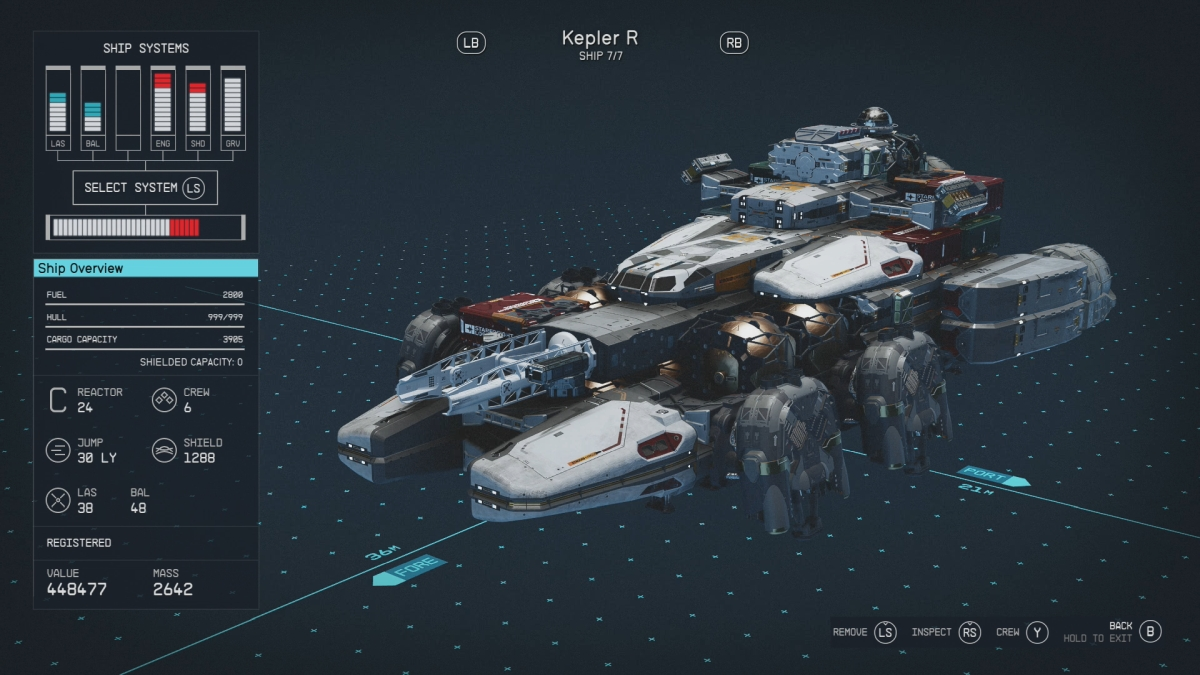Select the LAS laser power column
Image resolution: width=1200 pixels, height=675 pixels.
coord(58,101)
